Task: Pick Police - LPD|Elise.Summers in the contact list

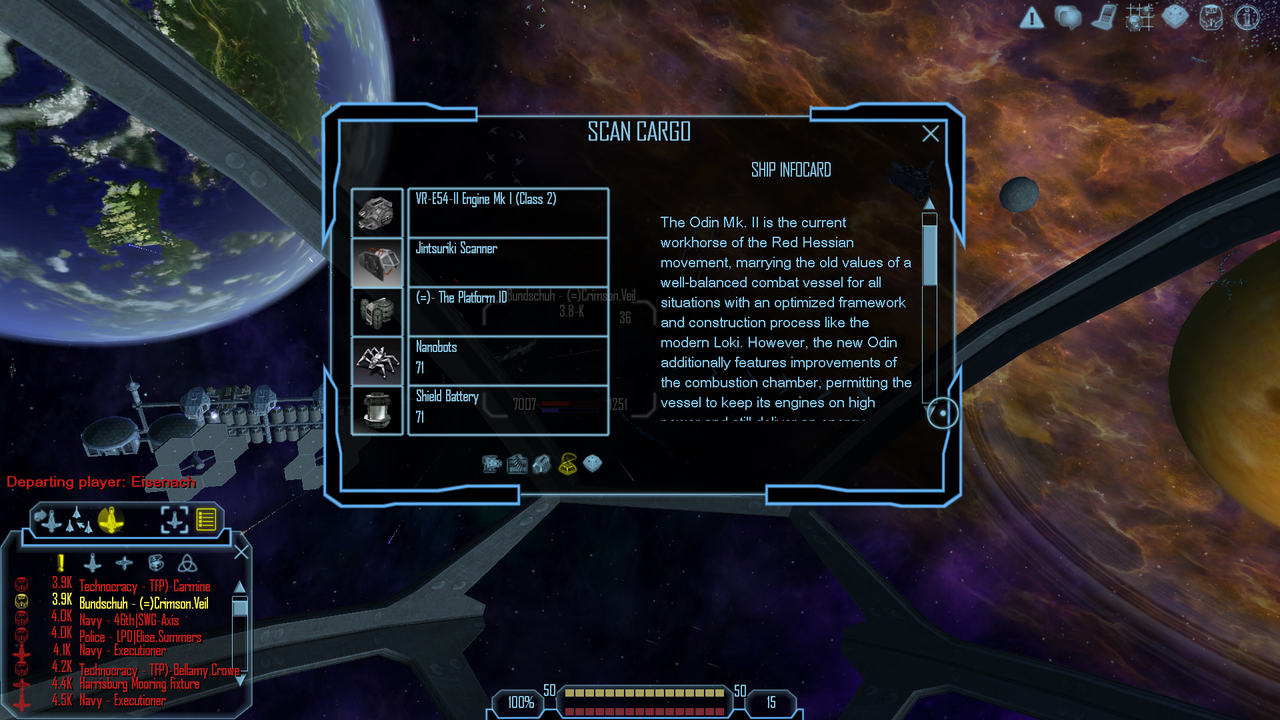Action: (x=140, y=637)
